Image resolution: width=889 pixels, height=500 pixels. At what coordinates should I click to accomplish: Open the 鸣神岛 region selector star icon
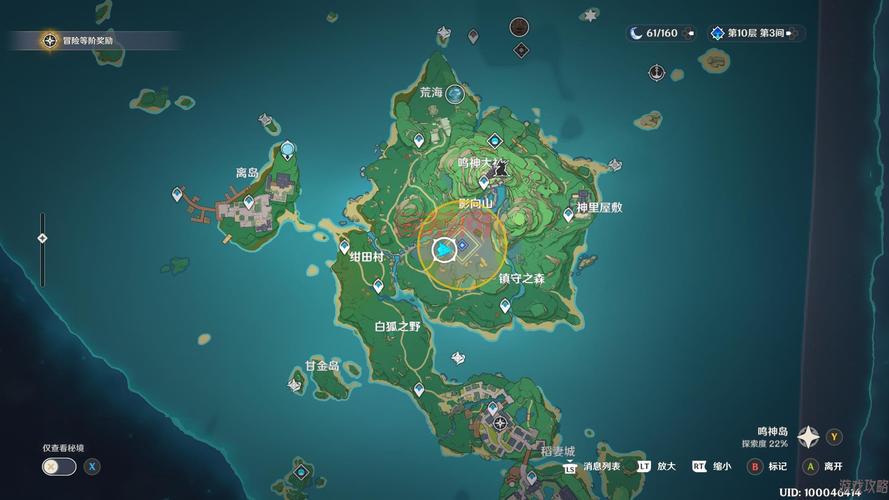[808, 436]
